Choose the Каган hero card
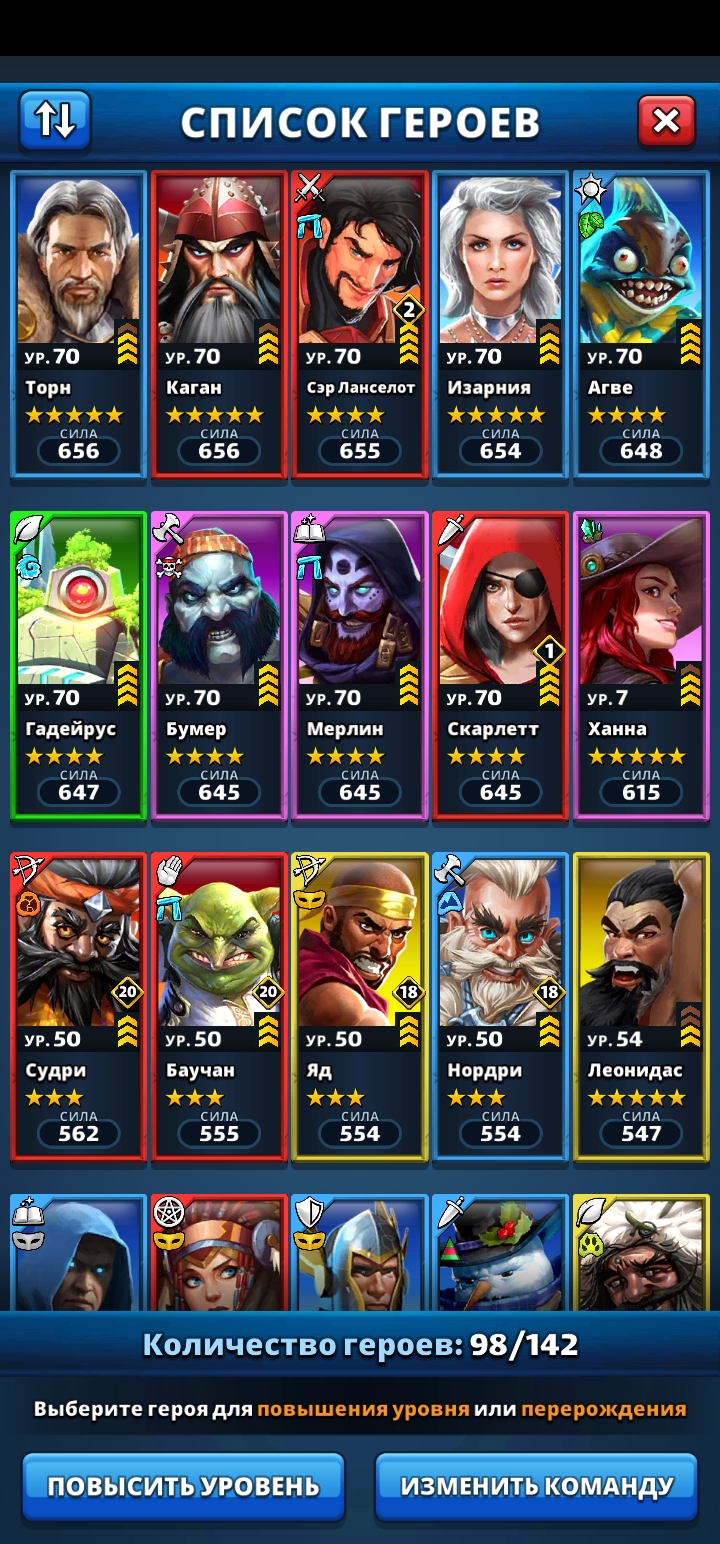The width and height of the screenshot is (720, 1544). (x=219, y=320)
